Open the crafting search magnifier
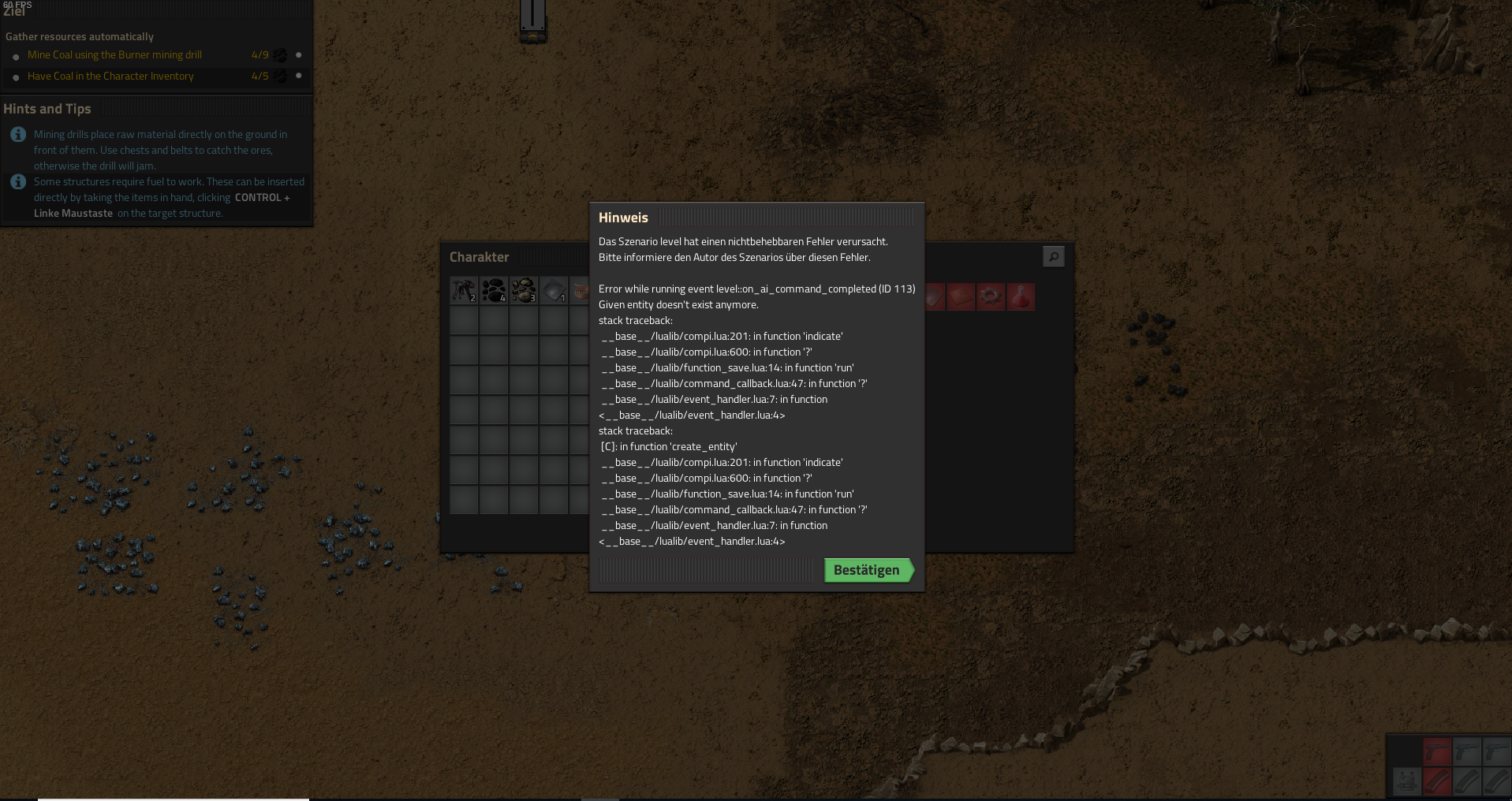The height and width of the screenshot is (801, 1512). [1054, 256]
